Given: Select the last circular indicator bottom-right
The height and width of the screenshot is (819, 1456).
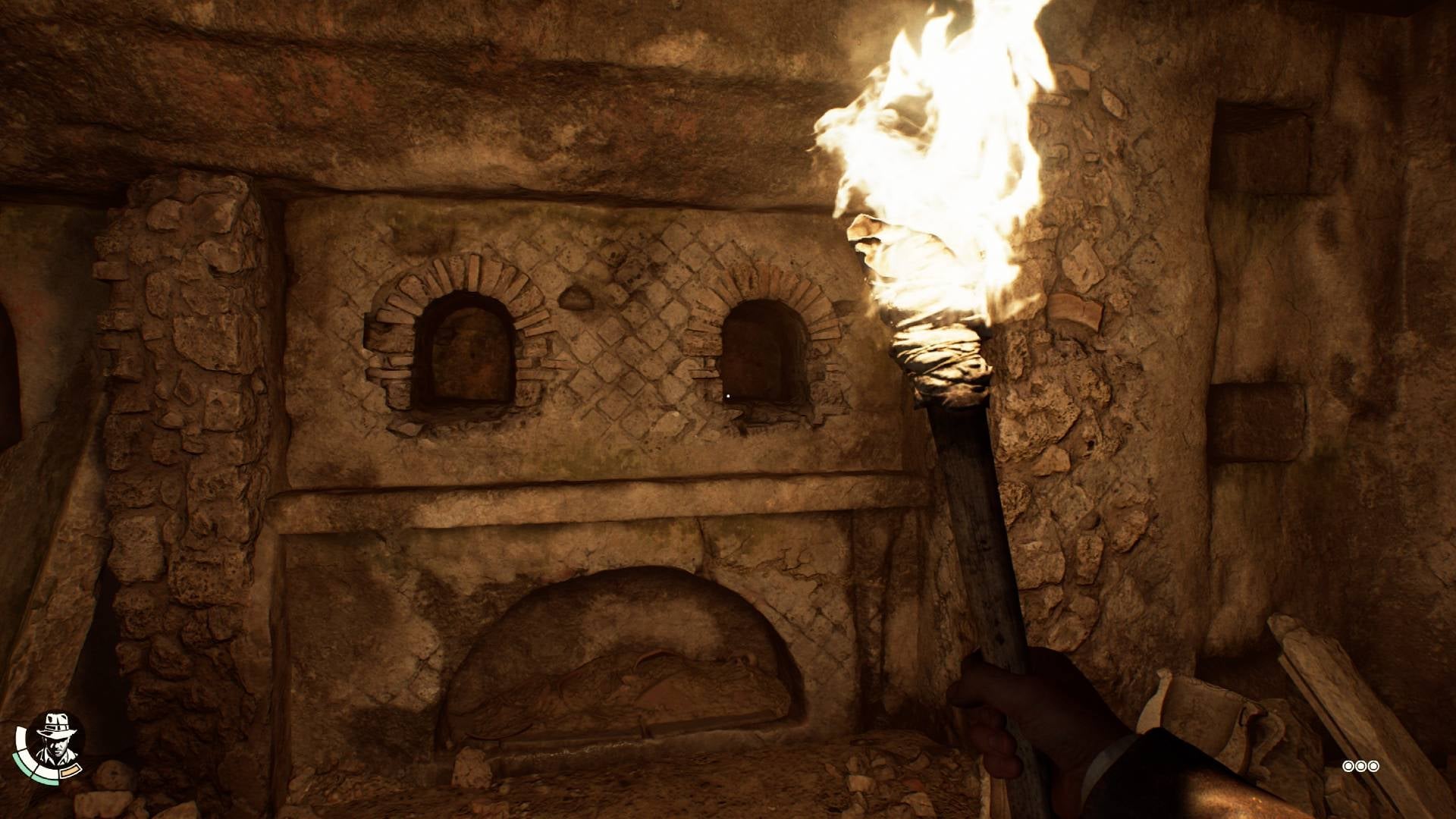Looking at the screenshot, I should (x=1373, y=767).
